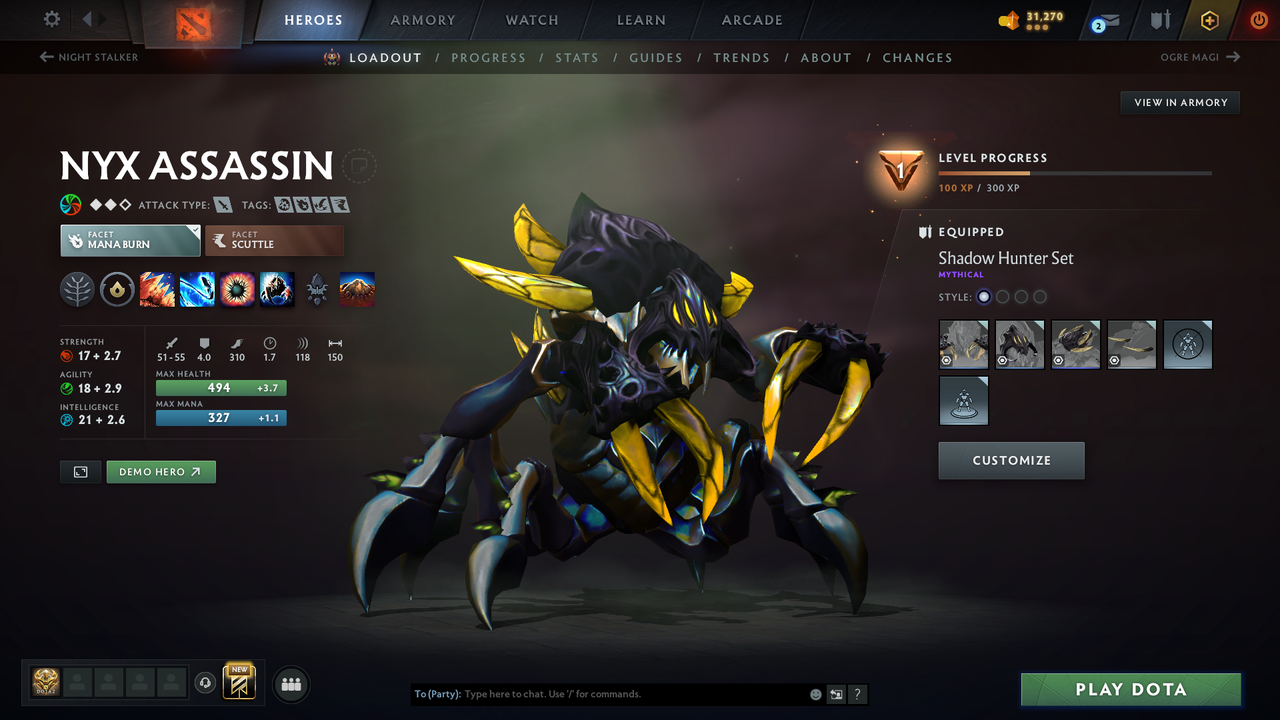Click the Vendetta ability icon
The image size is (1280, 720).
click(277, 289)
